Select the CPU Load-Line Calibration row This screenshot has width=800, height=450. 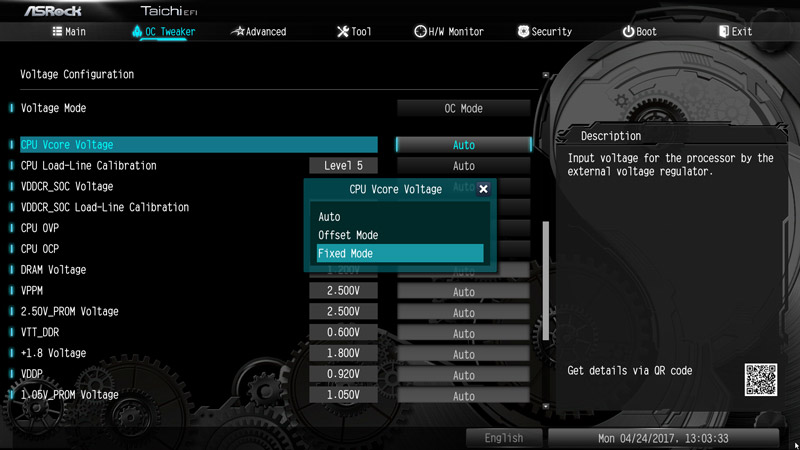click(x=89, y=166)
